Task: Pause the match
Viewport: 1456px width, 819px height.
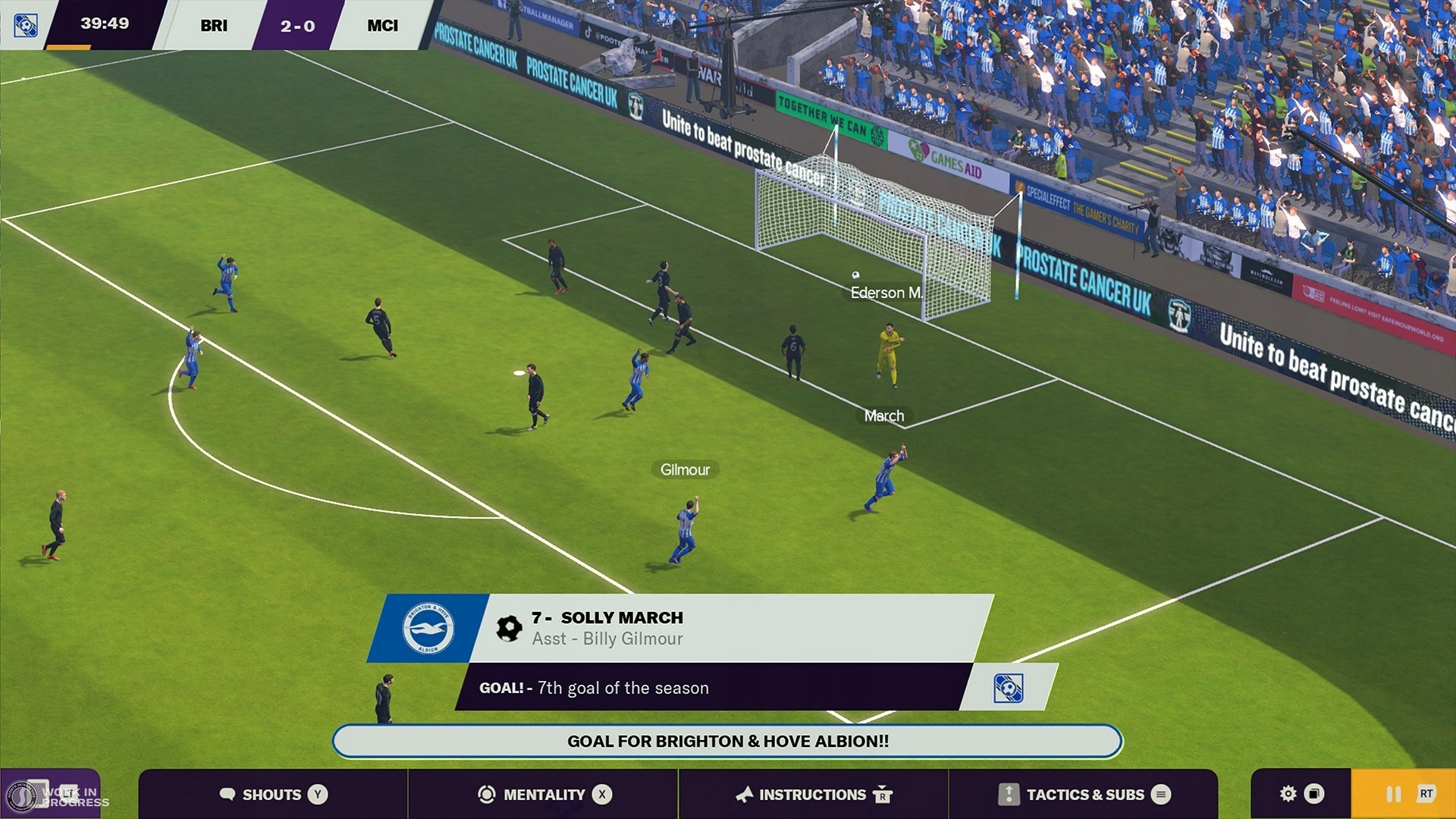Action: 1393,795
